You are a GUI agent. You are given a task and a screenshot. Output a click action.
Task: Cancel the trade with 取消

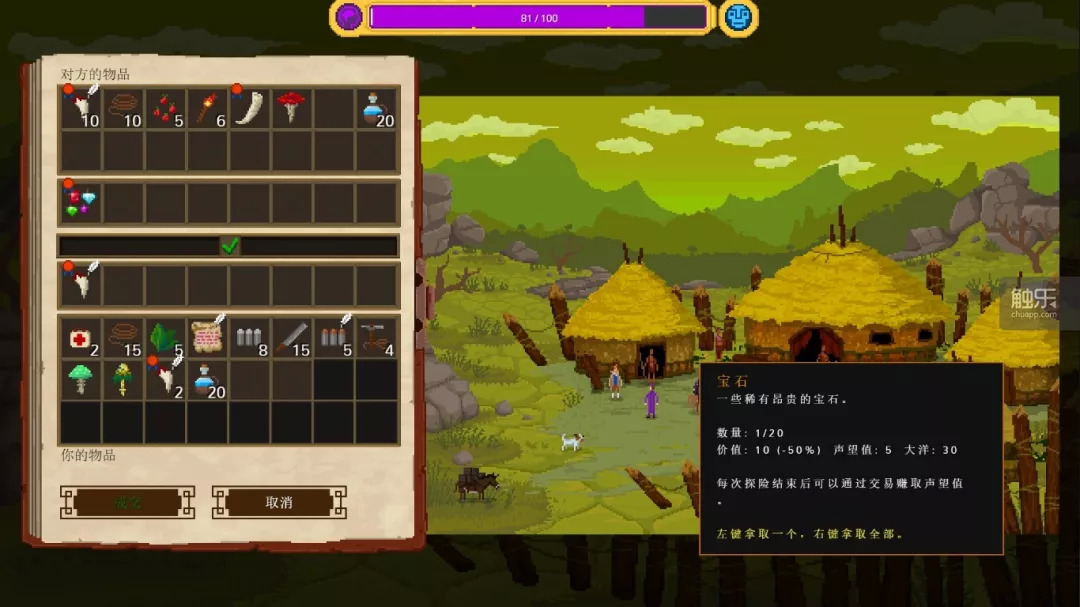pos(279,502)
